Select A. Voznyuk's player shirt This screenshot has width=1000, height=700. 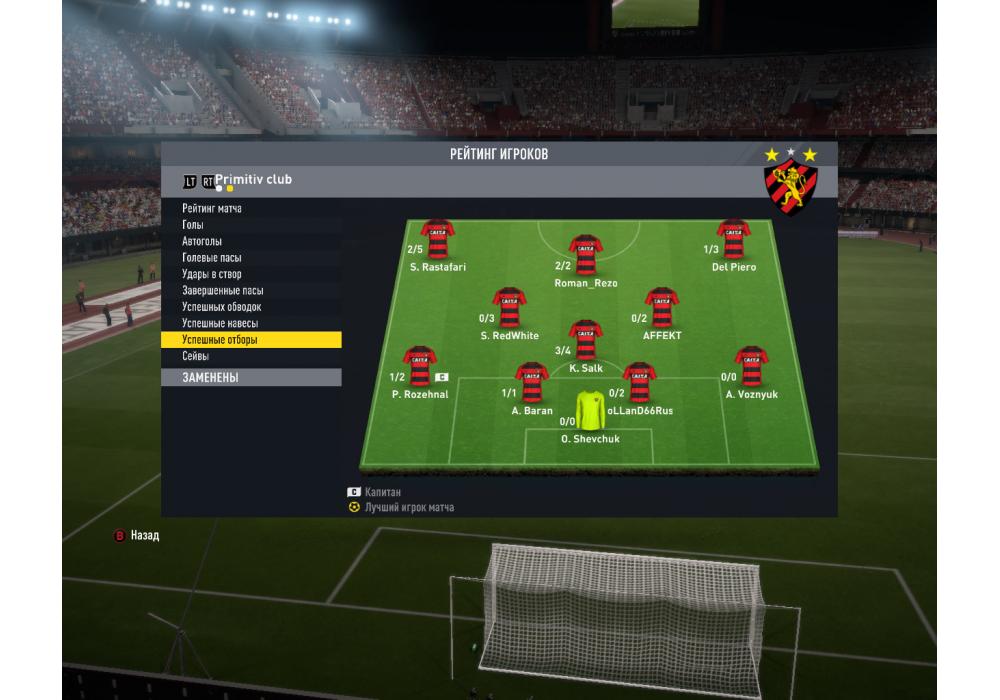751,367
